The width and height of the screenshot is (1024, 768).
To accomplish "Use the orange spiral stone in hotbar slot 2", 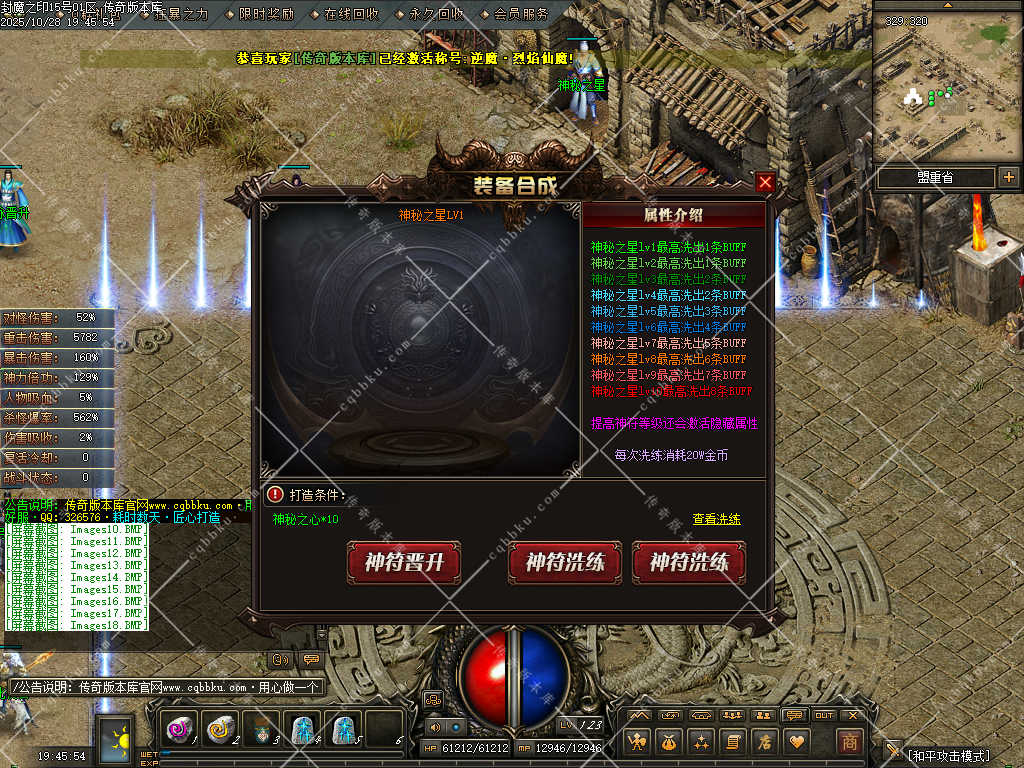I will coord(220,731).
